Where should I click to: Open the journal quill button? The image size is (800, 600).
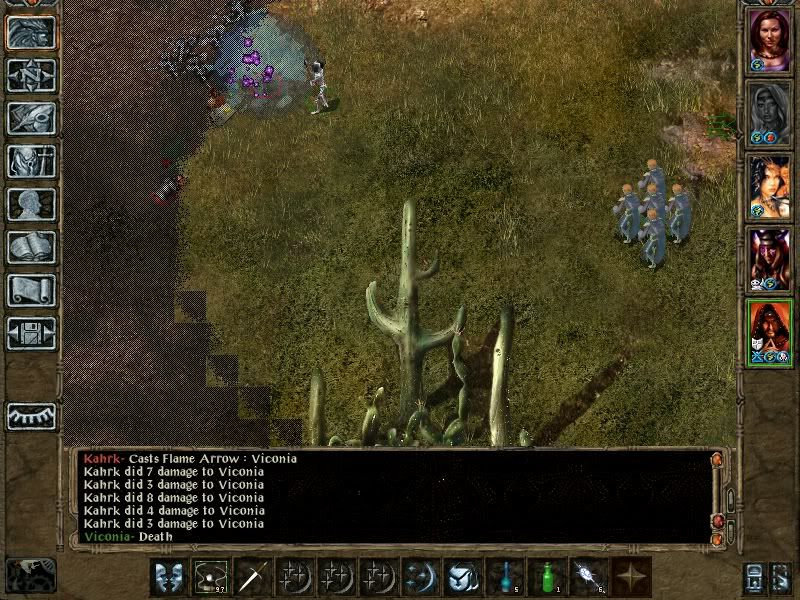coord(31,118)
